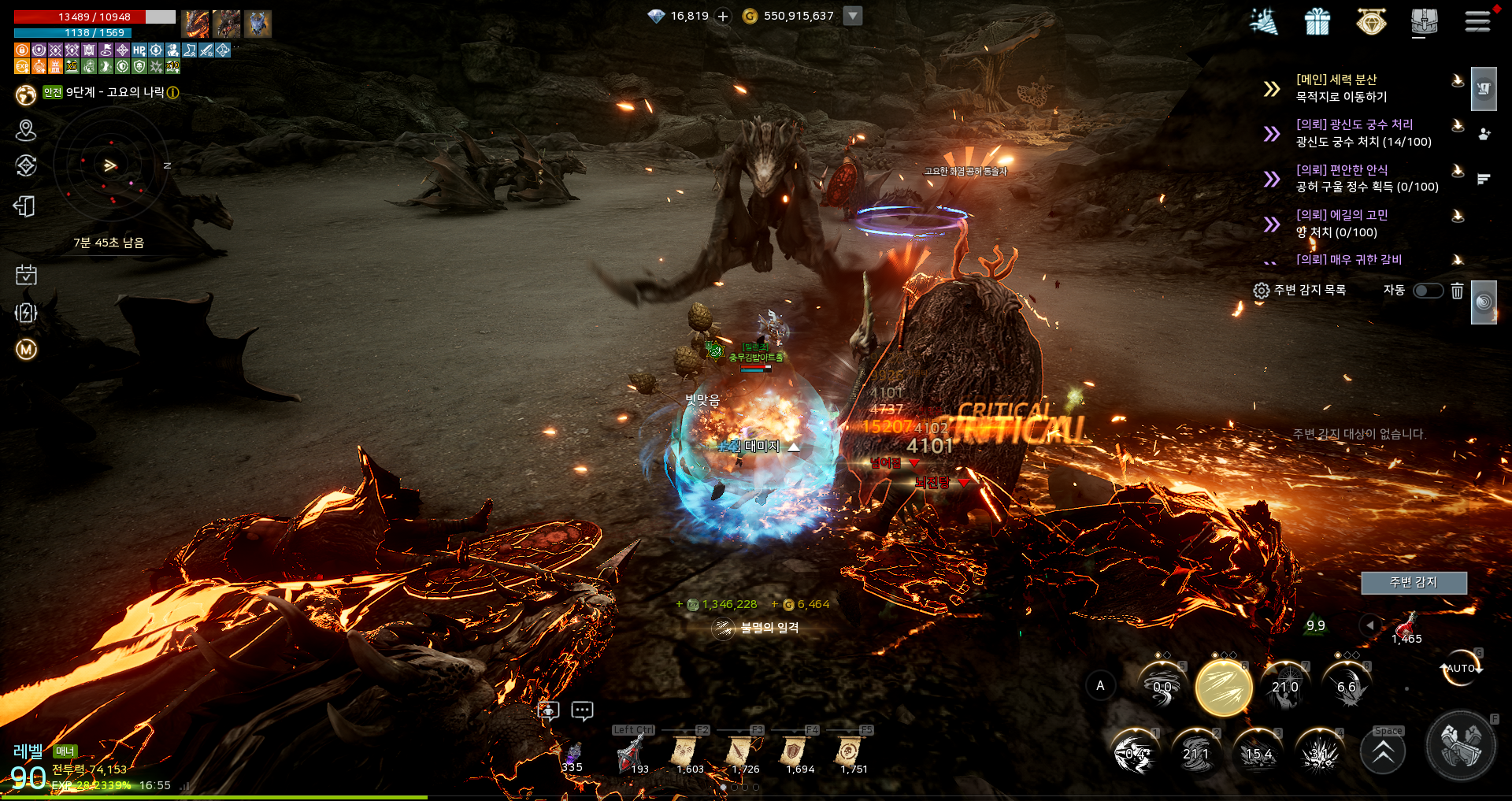Viewport: 1512px width, 801px height.
Task: Clear the detection list with trash icon
Action: pos(1457,291)
